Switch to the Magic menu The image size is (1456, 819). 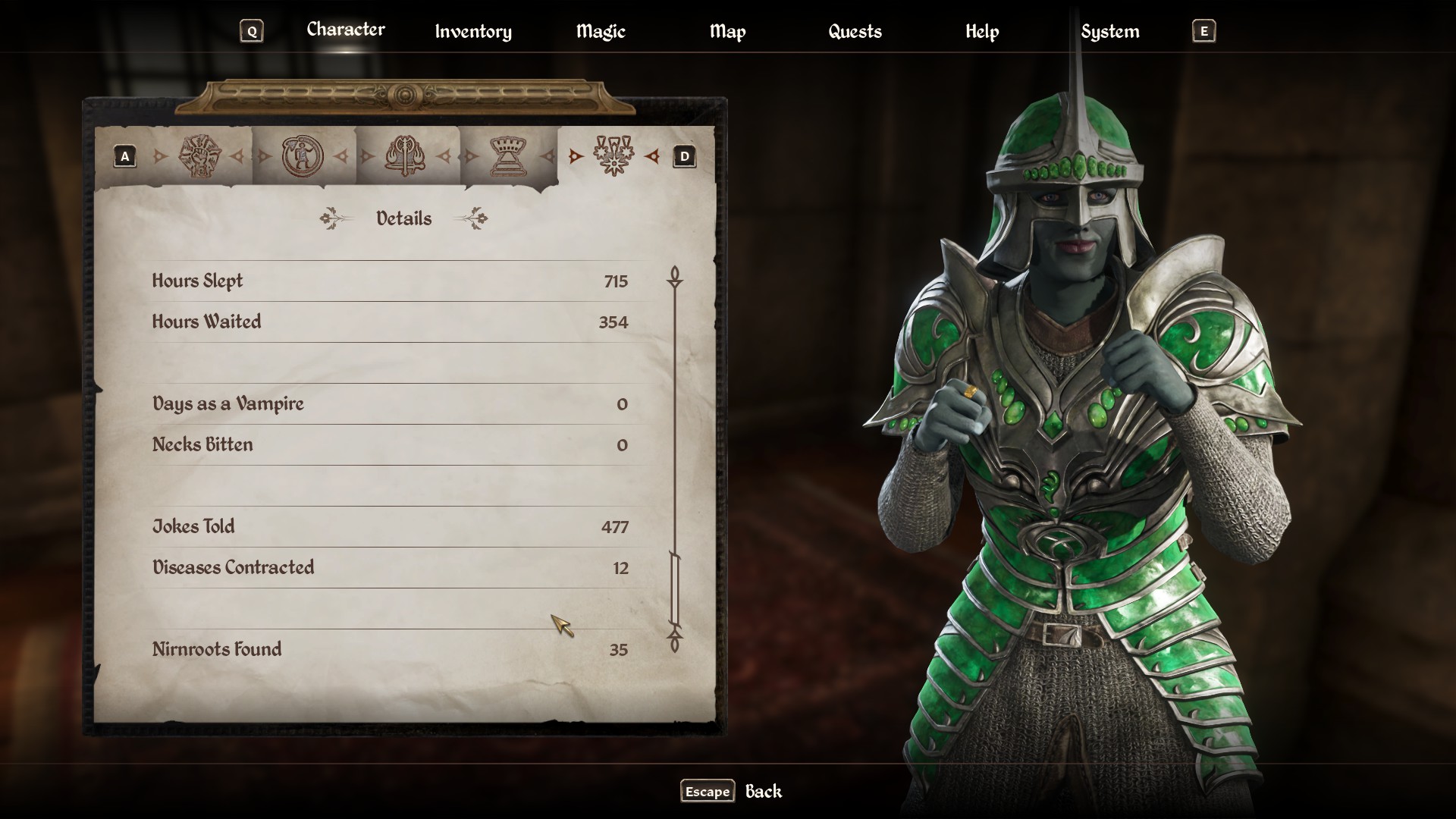click(x=600, y=31)
